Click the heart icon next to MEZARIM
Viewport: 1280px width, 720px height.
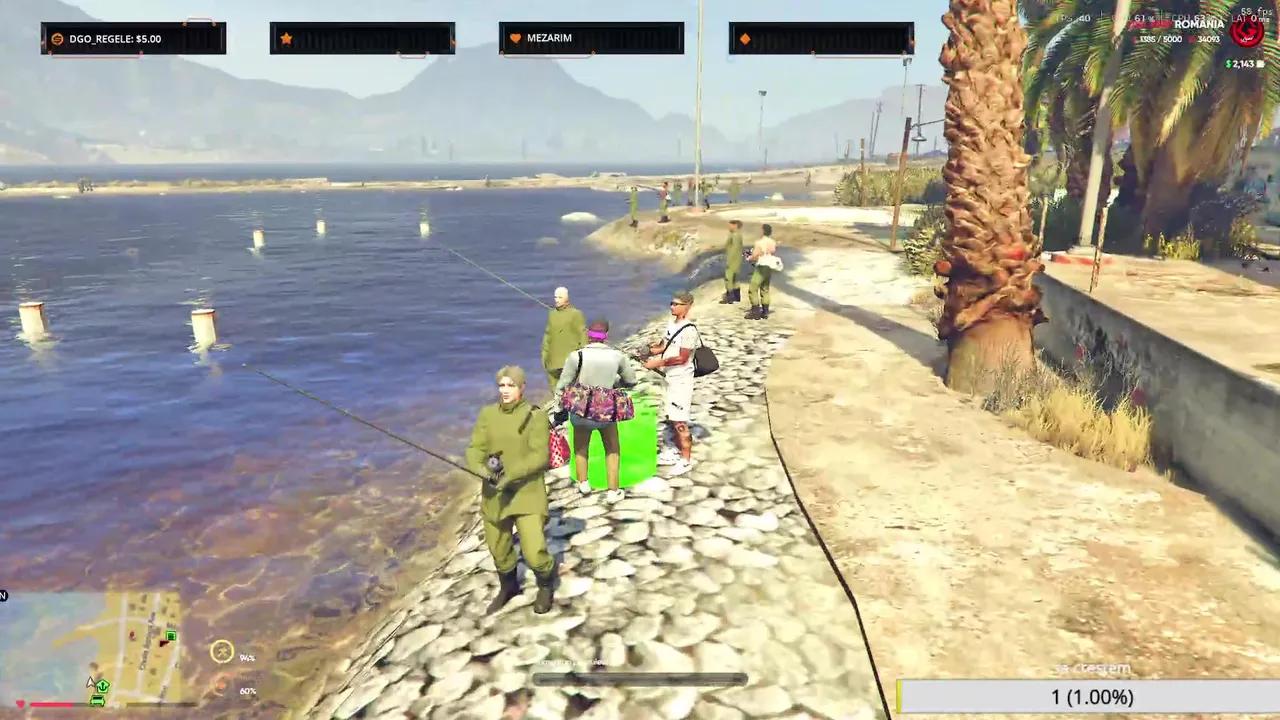coord(517,37)
